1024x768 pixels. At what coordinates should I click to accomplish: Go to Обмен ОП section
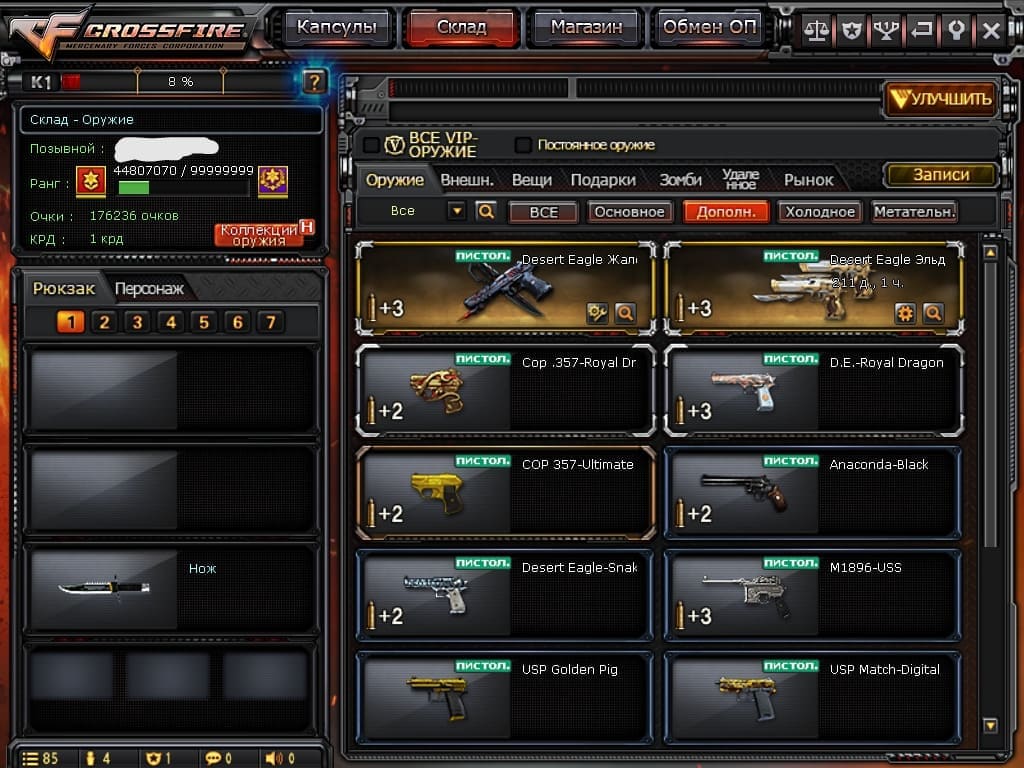coord(709,28)
